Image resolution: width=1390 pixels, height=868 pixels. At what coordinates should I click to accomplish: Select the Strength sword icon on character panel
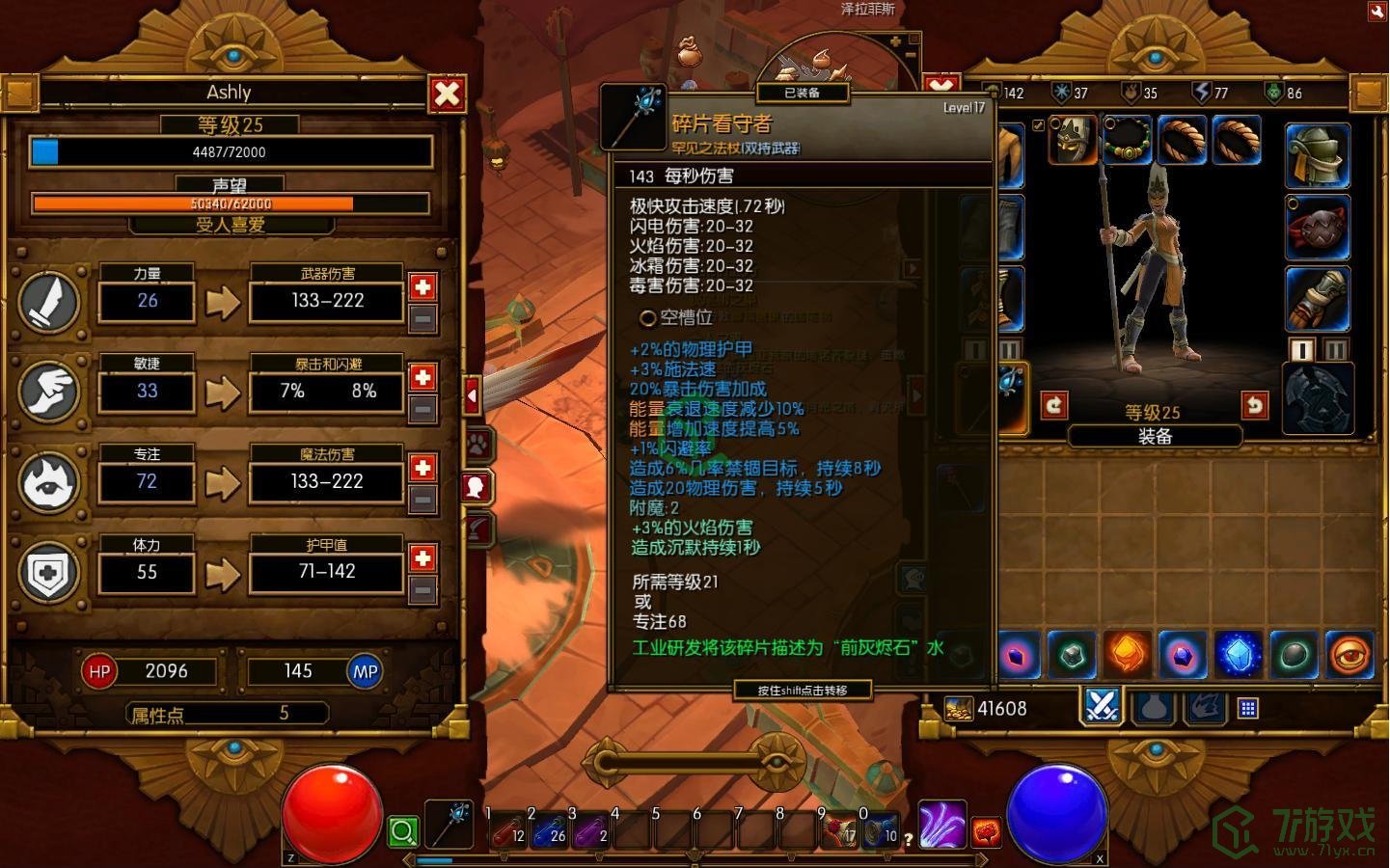pos(48,302)
